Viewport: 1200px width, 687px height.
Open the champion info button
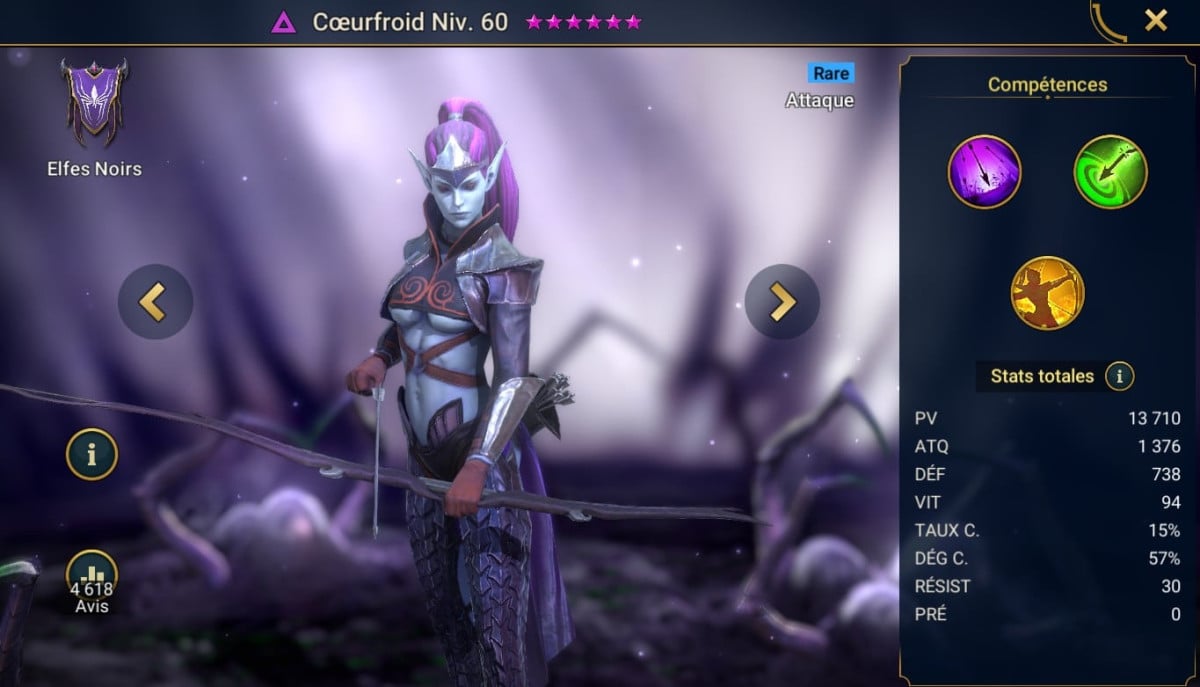[x=92, y=455]
